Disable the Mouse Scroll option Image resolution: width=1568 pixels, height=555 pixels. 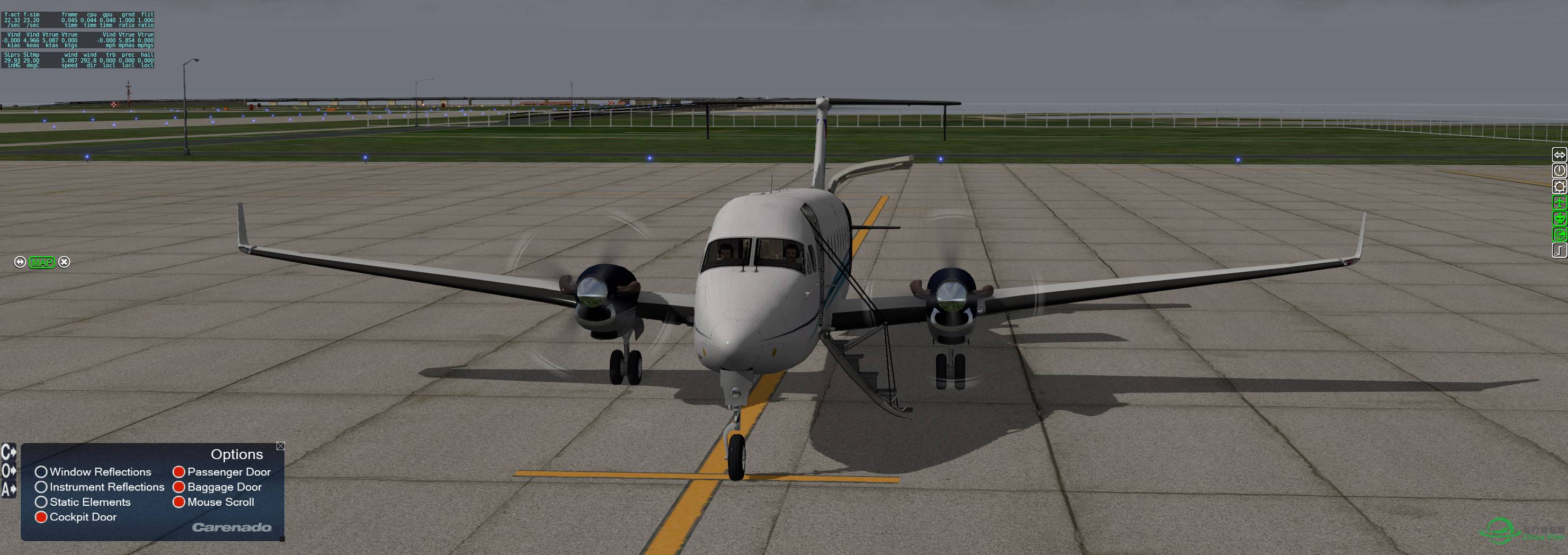click(x=179, y=502)
